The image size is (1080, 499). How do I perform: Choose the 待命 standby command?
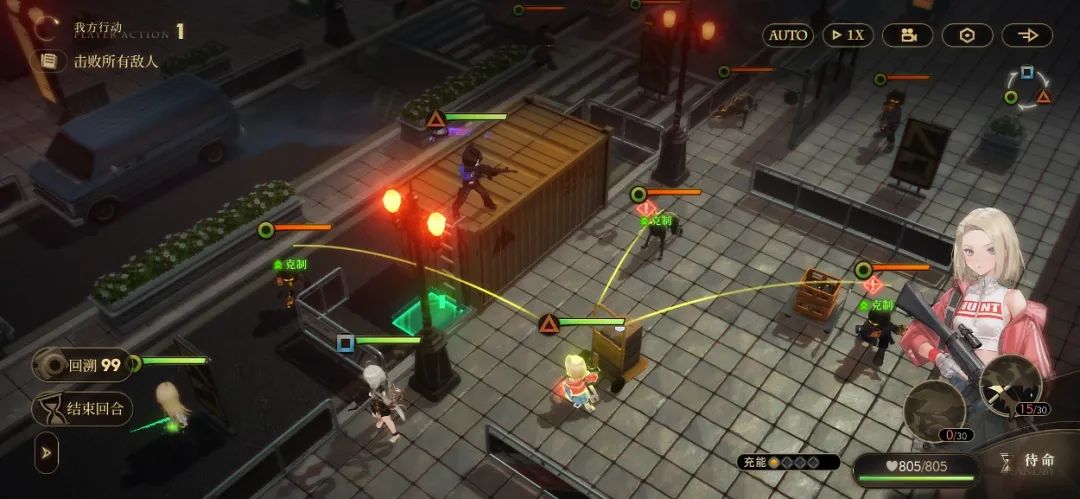1029,461
